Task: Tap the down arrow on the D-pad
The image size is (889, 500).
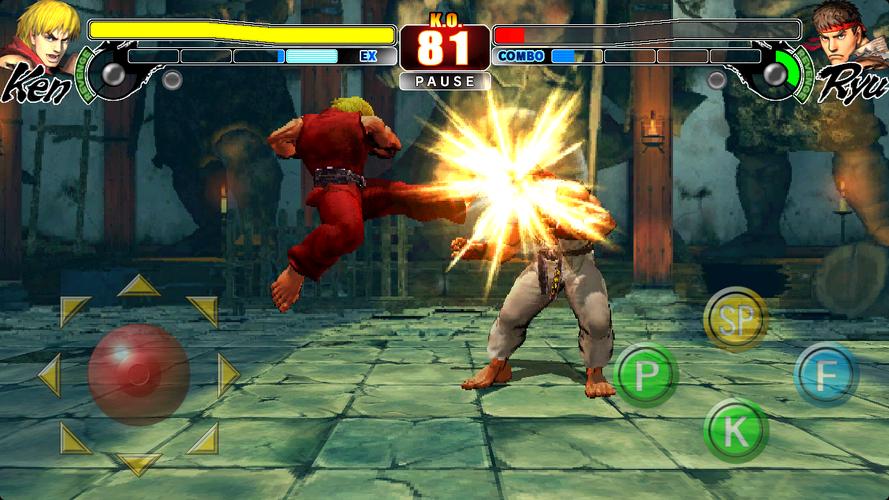Action: pos(138,463)
